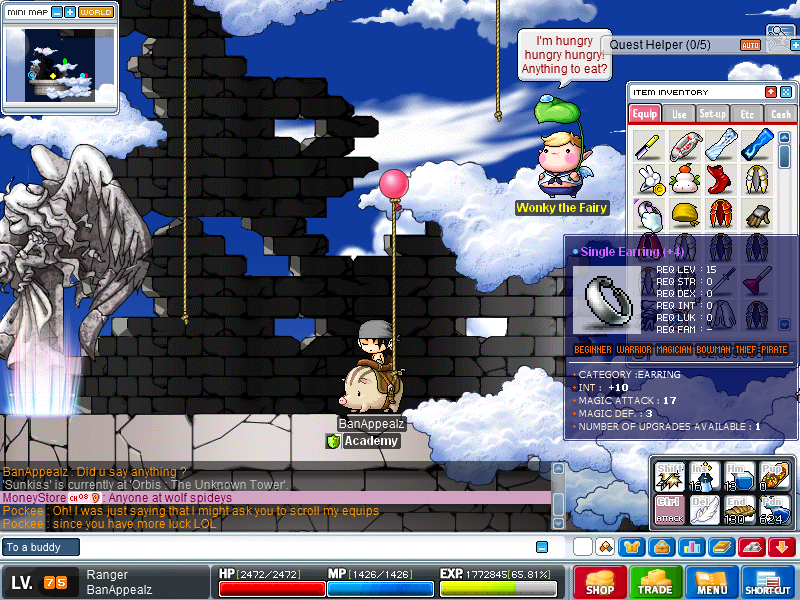The width and height of the screenshot is (800, 600).
Task: Activate the Shift quickslot arrow skill
Action: [669, 476]
